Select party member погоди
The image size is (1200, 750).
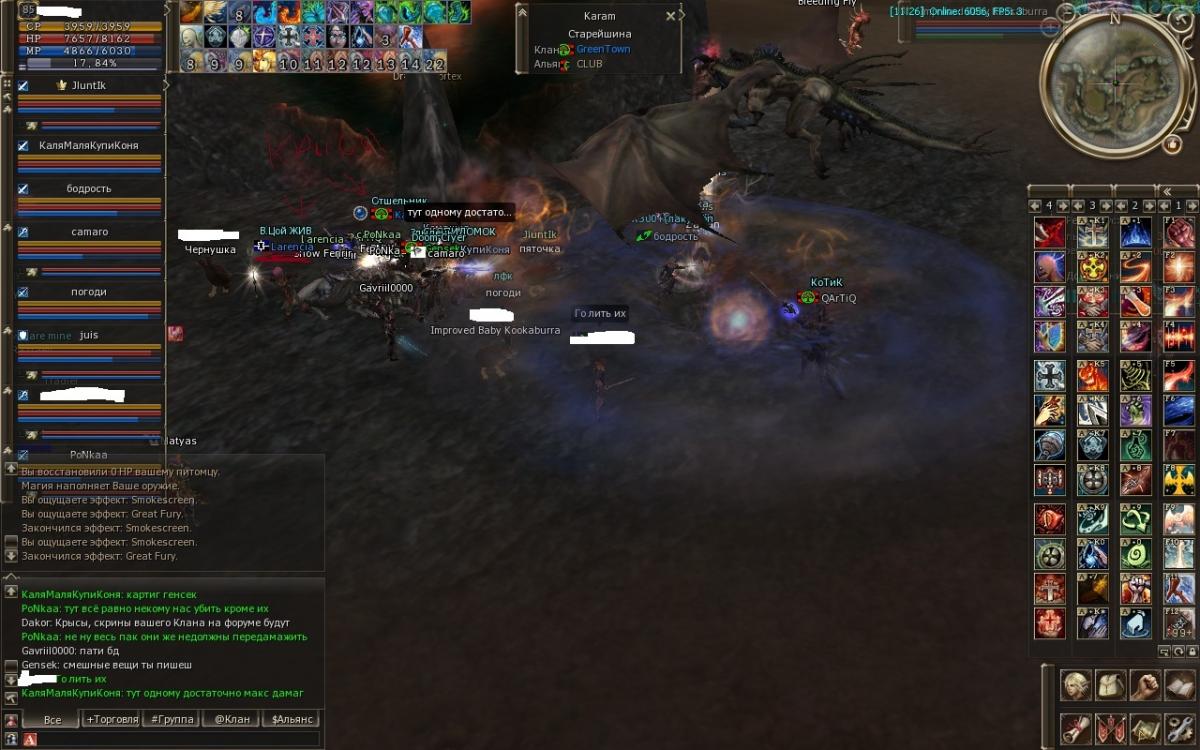[89, 292]
